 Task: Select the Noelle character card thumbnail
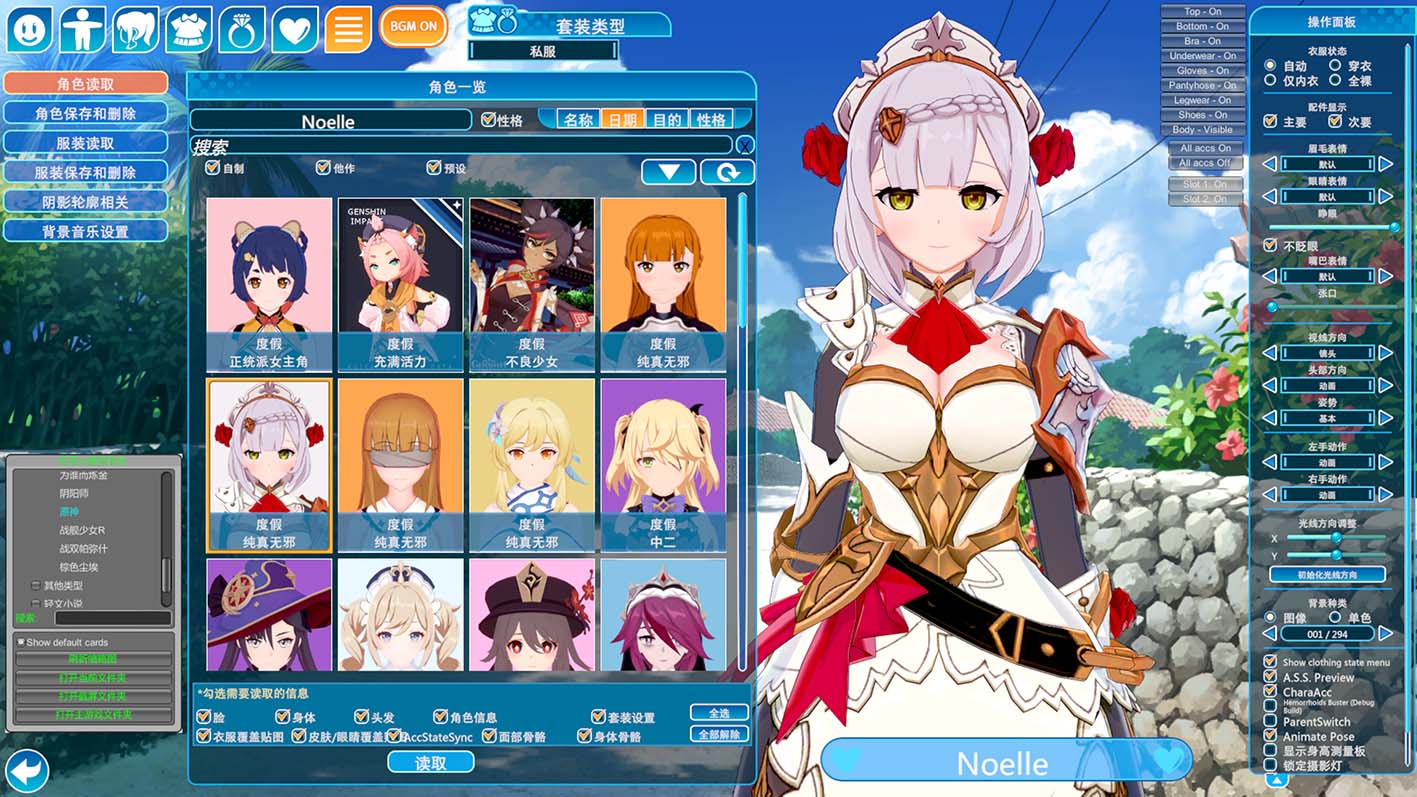coord(269,465)
